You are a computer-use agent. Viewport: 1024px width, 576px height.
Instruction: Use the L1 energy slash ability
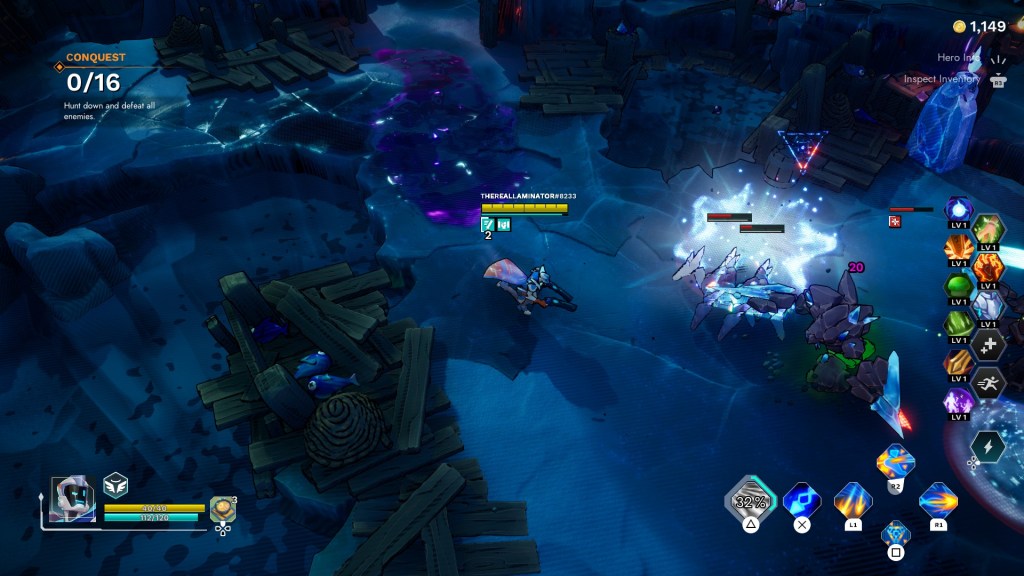click(x=852, y=500)
